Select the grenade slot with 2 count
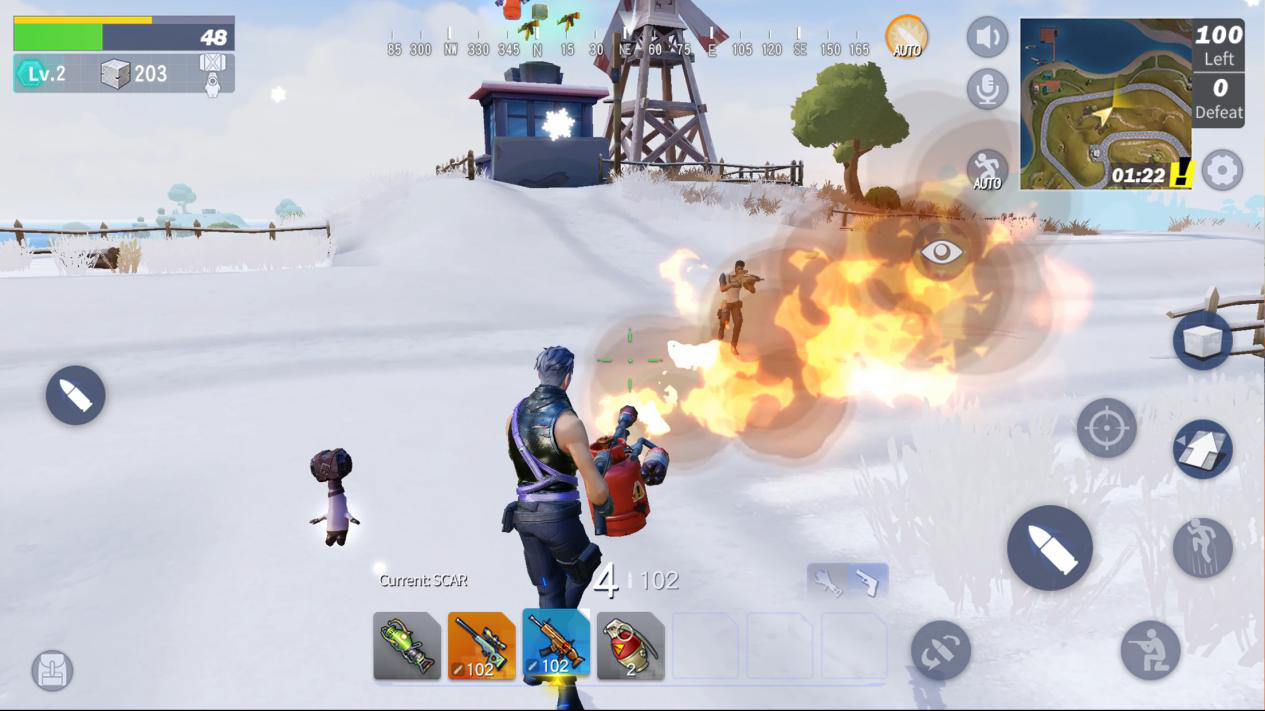 click(x=630, y=646)
